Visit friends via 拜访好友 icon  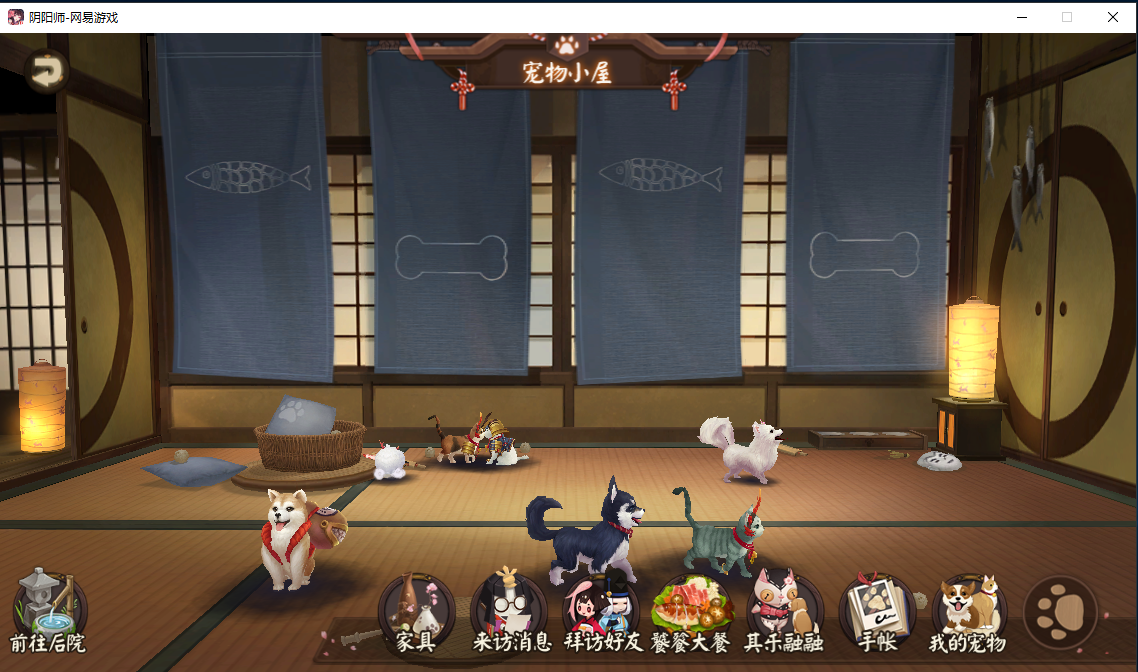point(602,612)
